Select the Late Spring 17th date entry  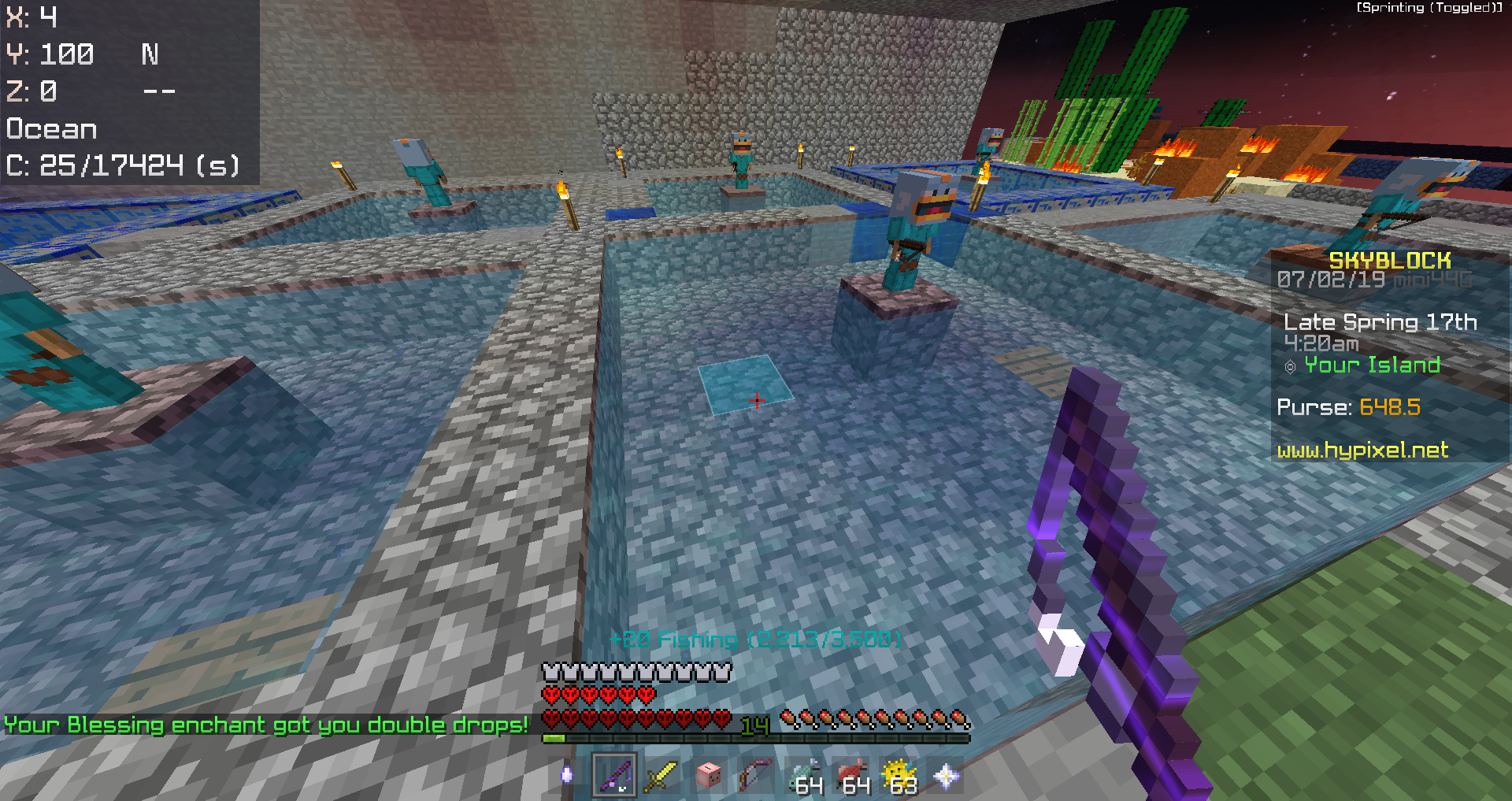point(1382,321)
